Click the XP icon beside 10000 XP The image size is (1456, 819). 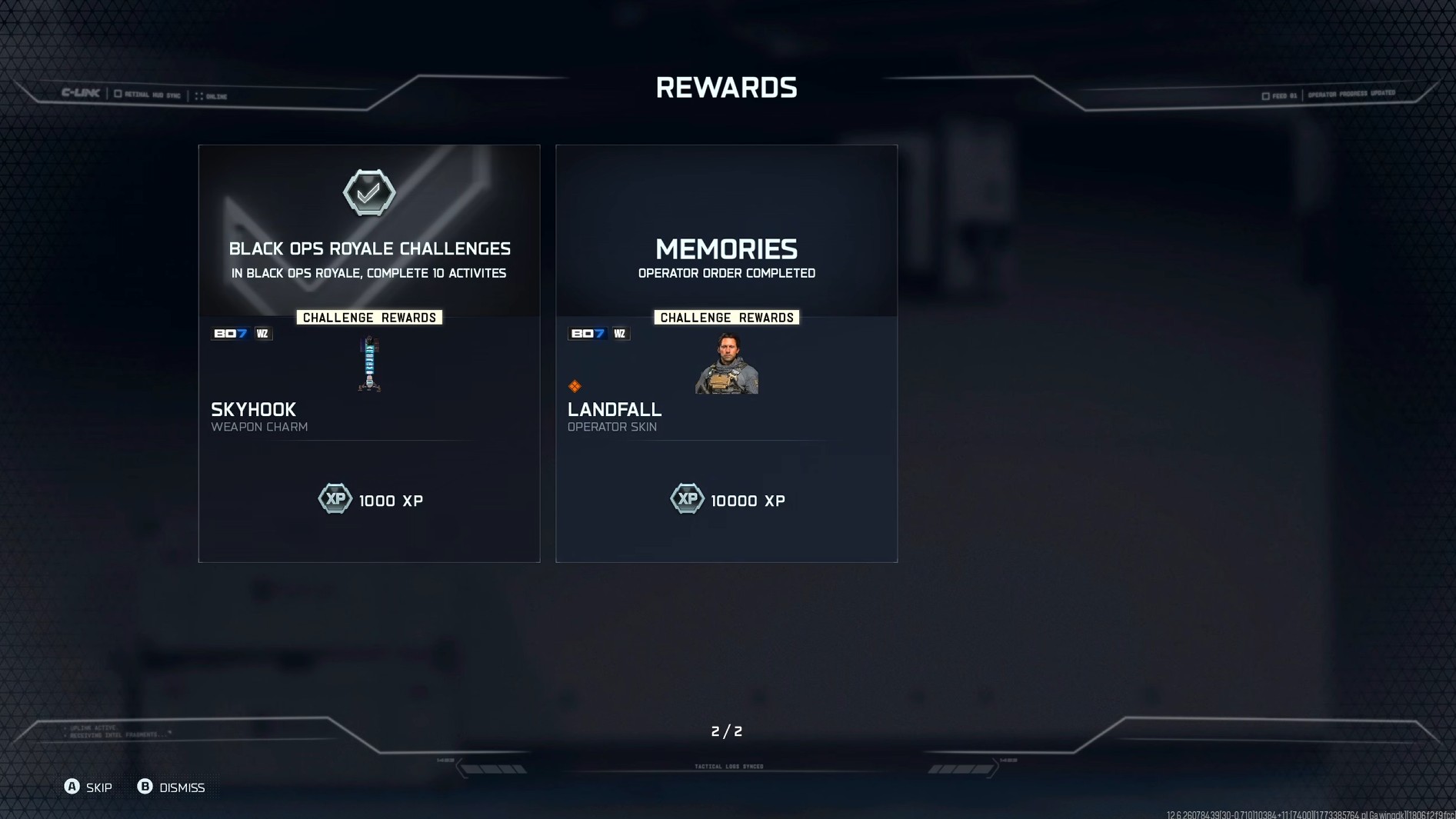pyautogui.click(x=688, y=498)
